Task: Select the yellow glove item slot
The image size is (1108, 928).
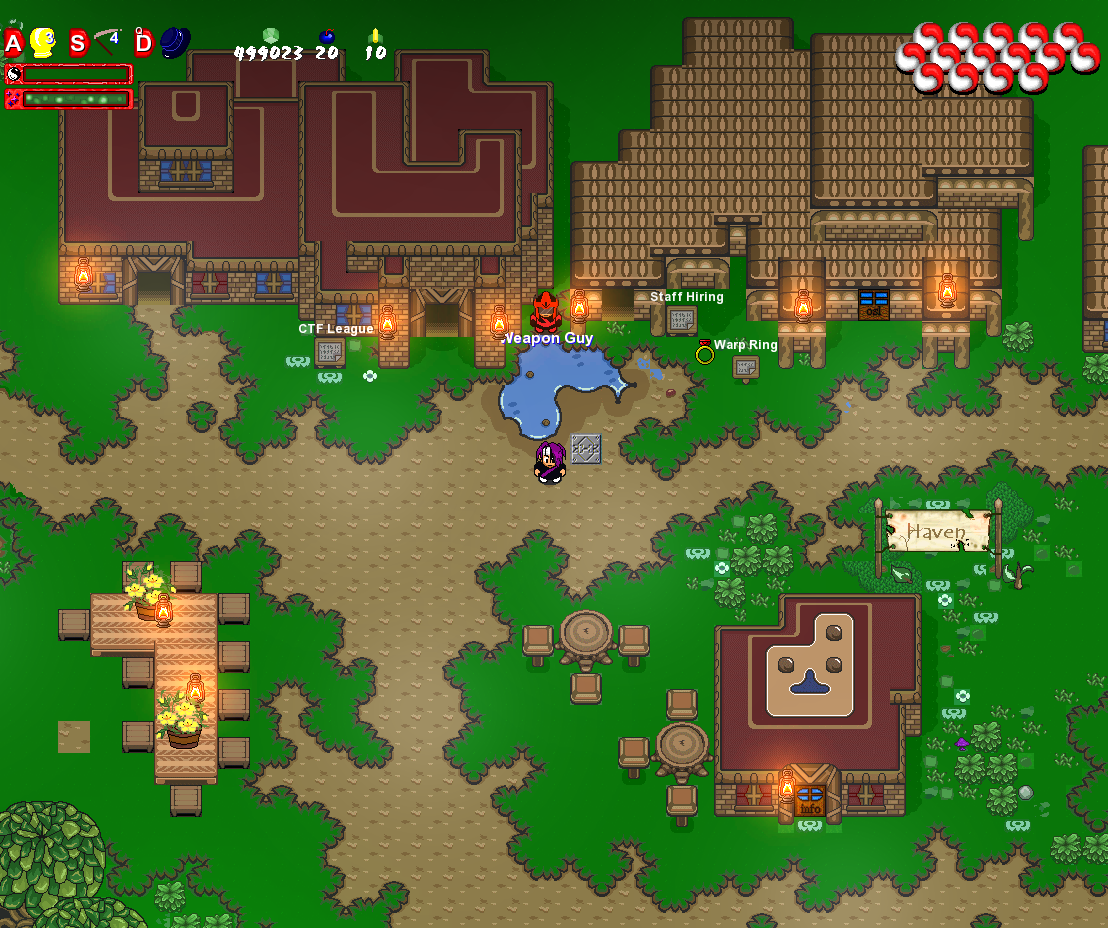Action: click(42, 42)
